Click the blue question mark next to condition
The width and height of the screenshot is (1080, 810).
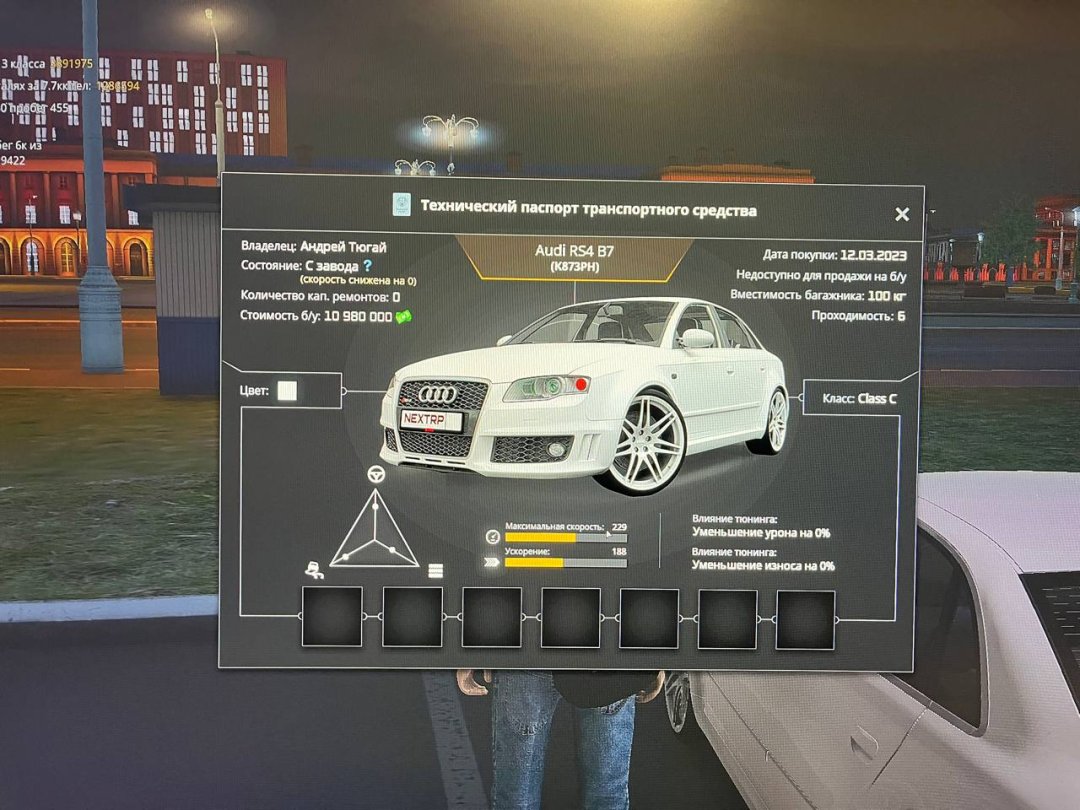(x=367, y=266)
